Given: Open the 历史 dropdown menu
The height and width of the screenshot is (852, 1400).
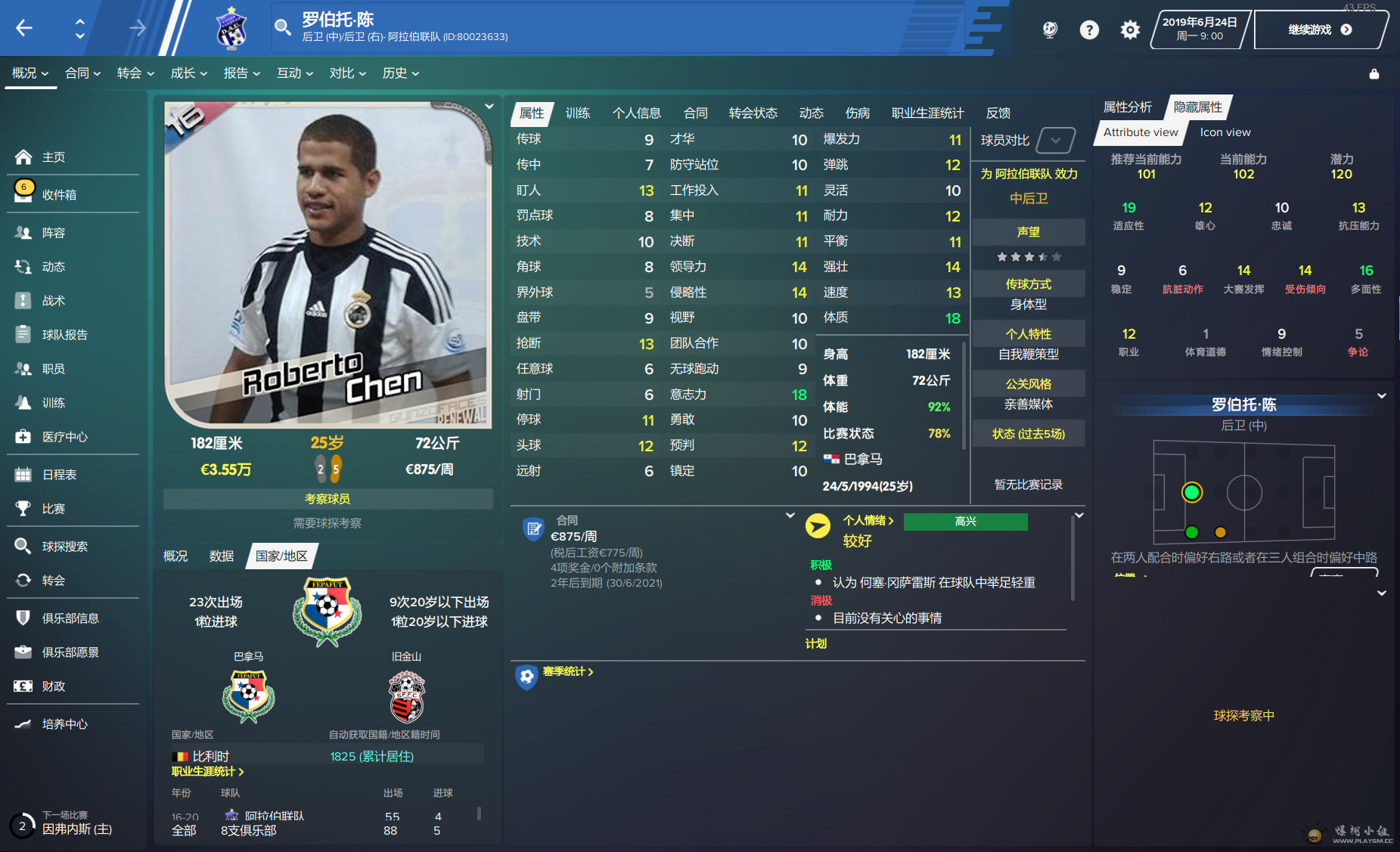Looking at the screenshot, I should tap(400, 73).
